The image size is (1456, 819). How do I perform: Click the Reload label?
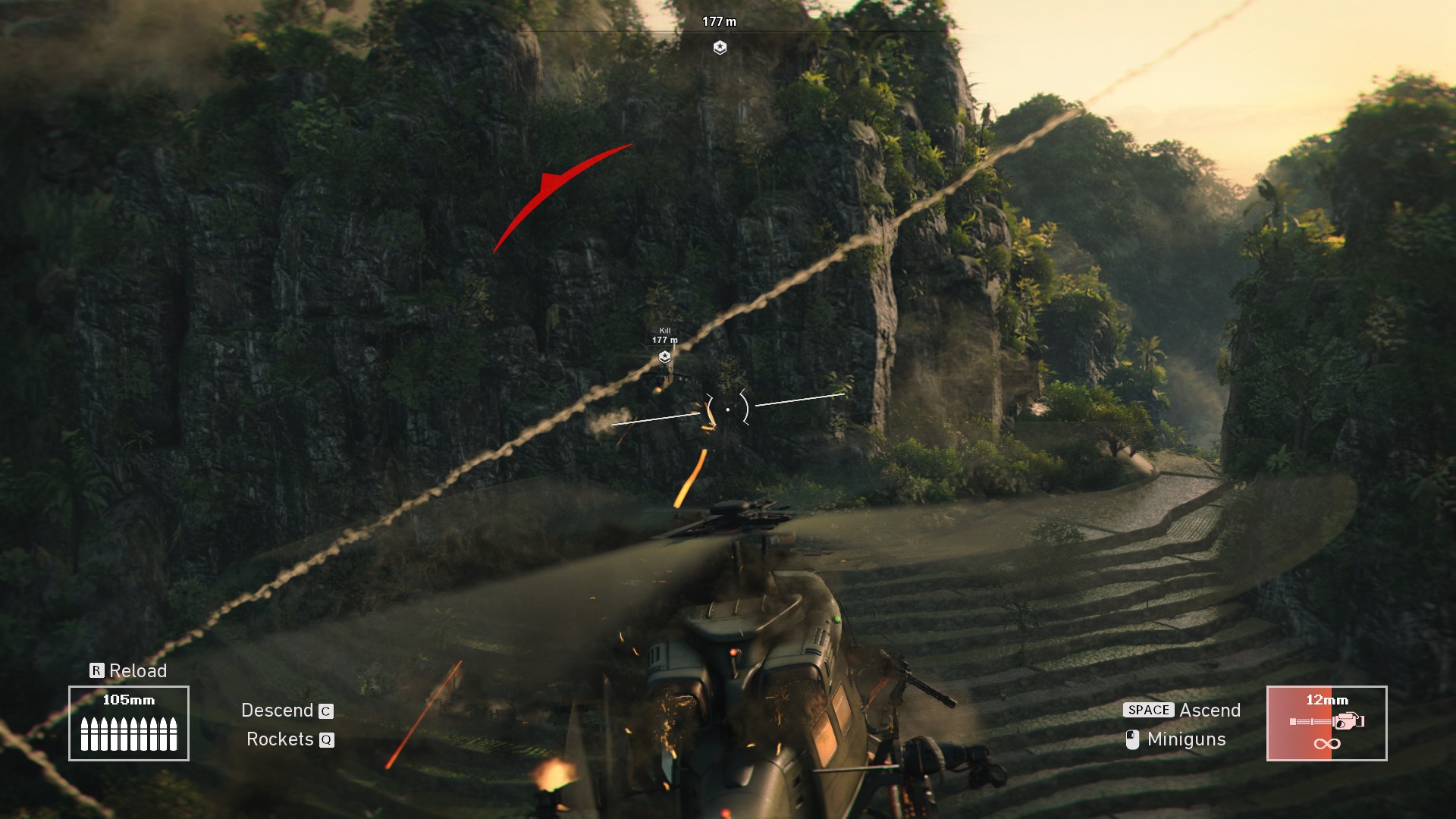(x=138, y=670)
